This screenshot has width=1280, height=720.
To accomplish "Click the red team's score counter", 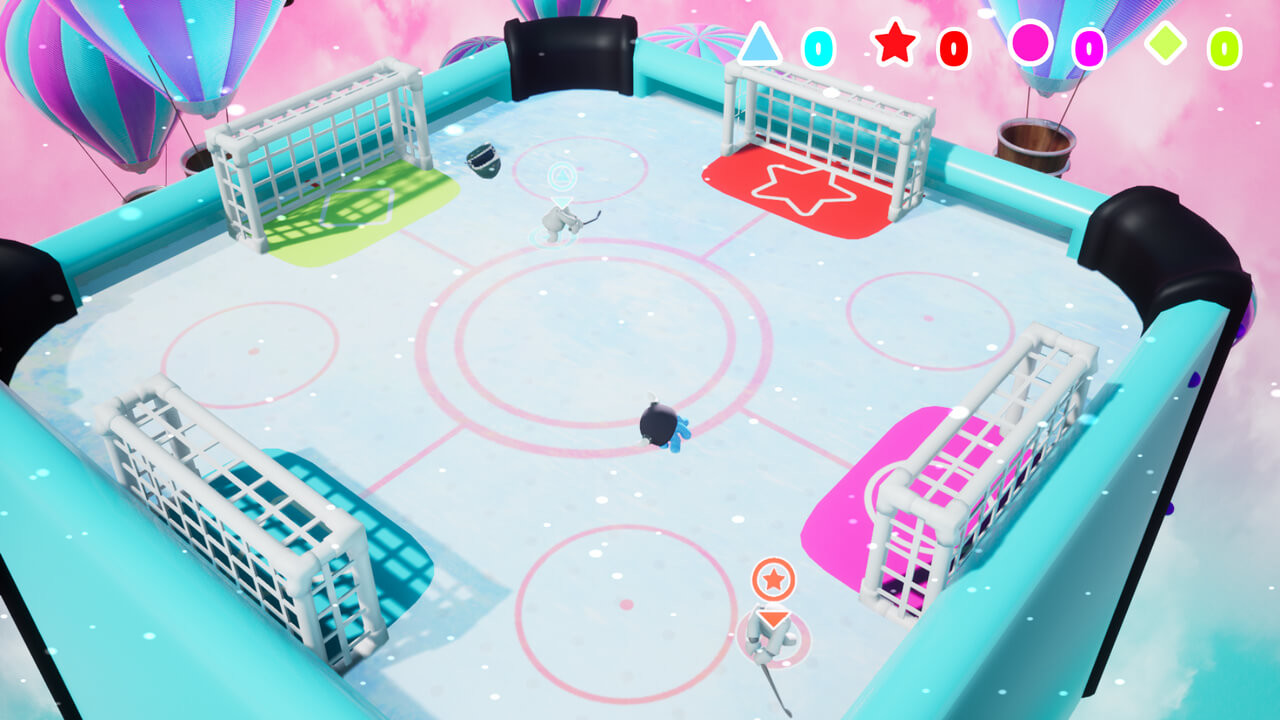I will [953, 44].
